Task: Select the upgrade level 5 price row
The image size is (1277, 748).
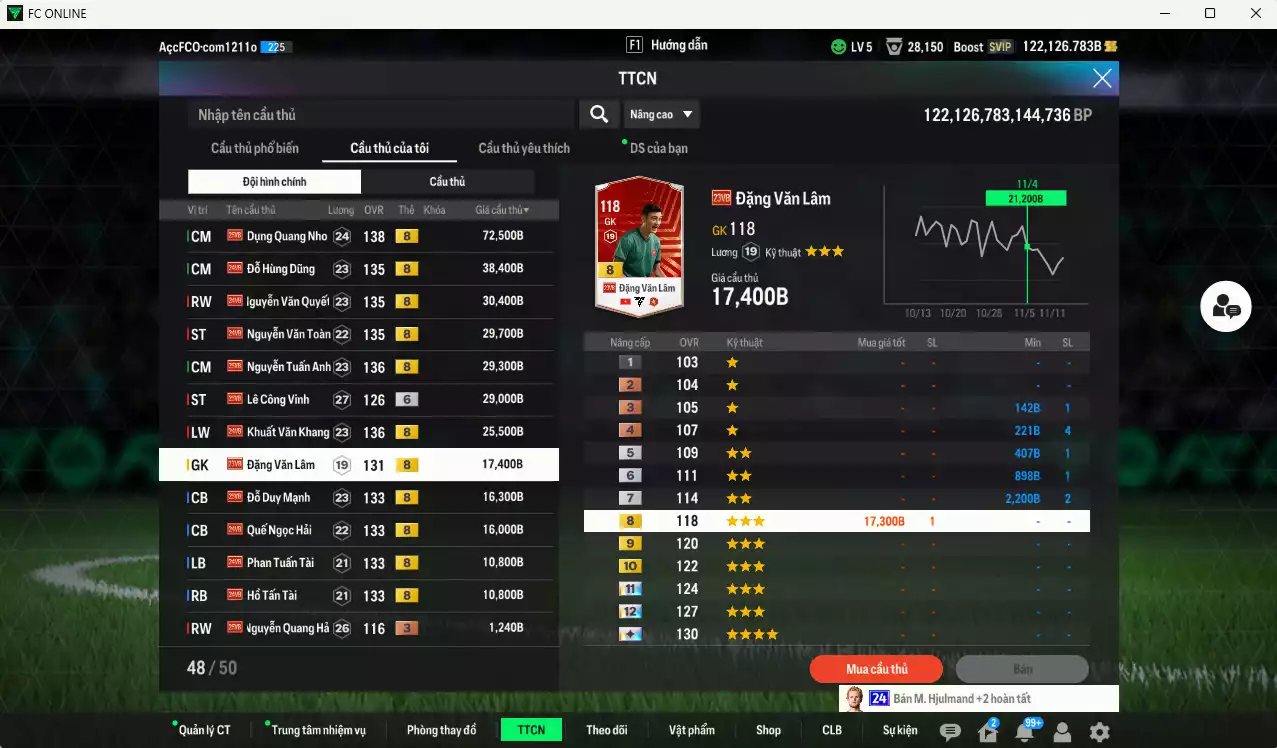Action: [836, 453]
